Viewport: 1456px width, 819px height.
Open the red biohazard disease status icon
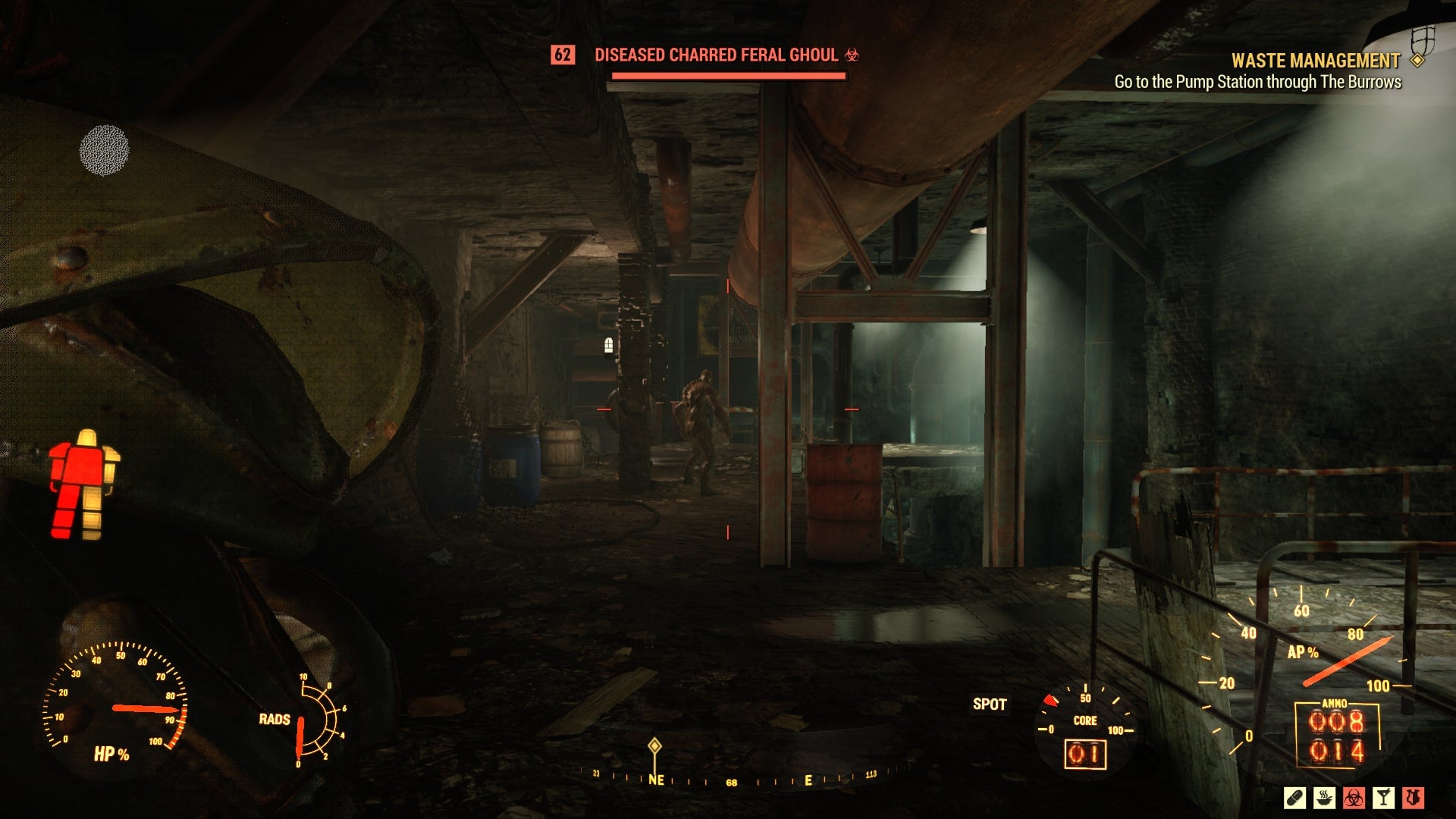(1354, 797)
